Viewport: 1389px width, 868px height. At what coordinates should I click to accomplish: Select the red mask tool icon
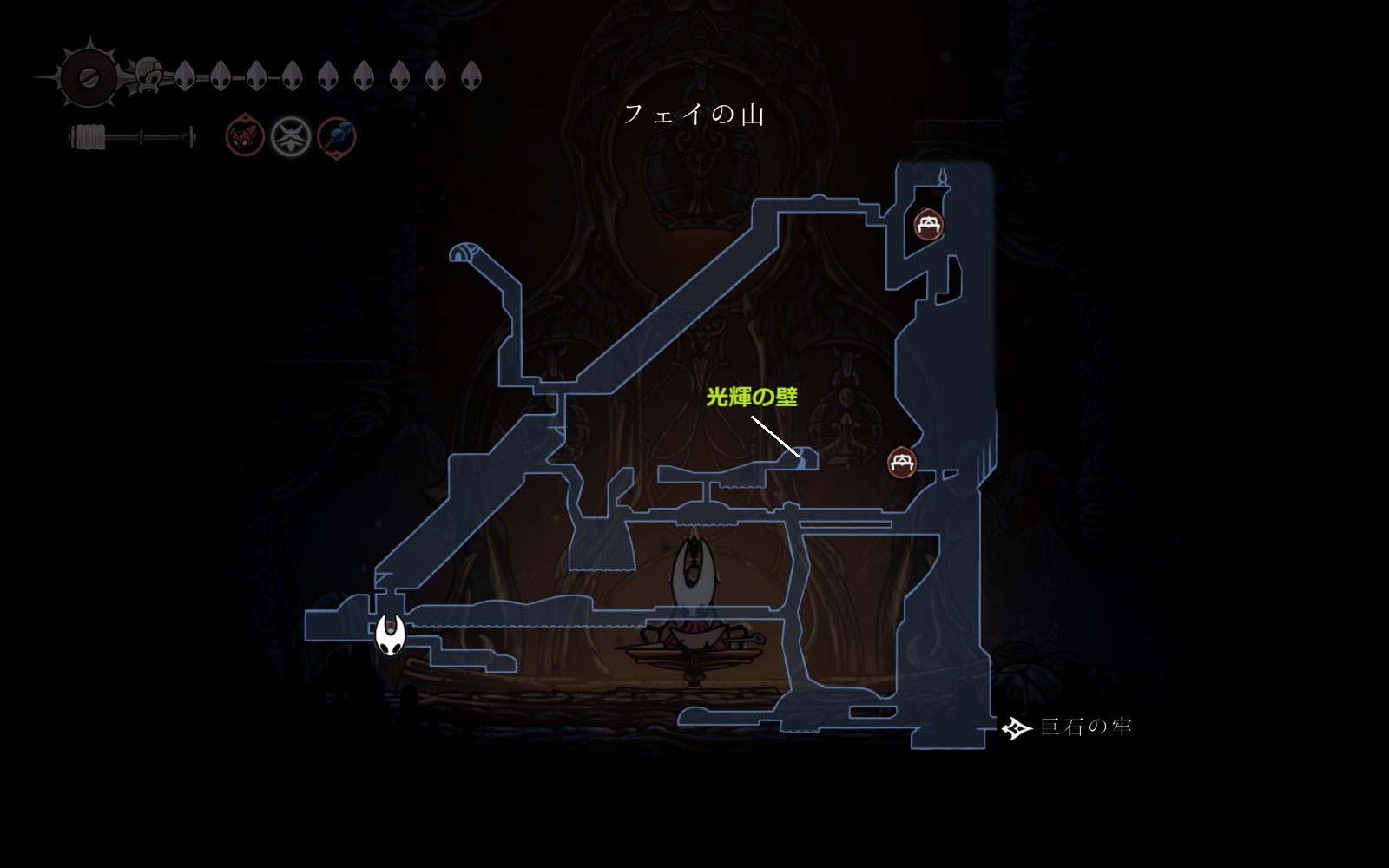(245, 137)
